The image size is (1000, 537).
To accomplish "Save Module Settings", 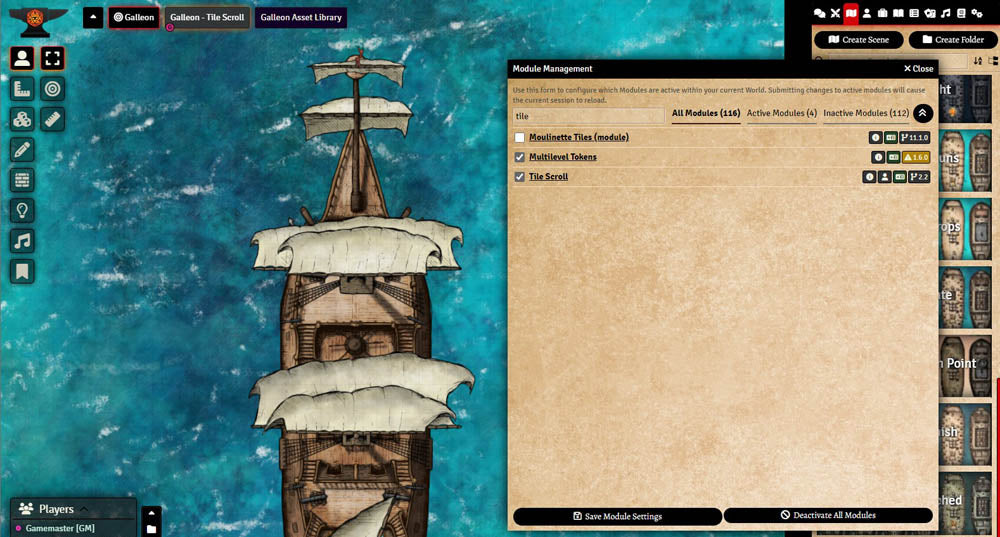I will [617, 516].
